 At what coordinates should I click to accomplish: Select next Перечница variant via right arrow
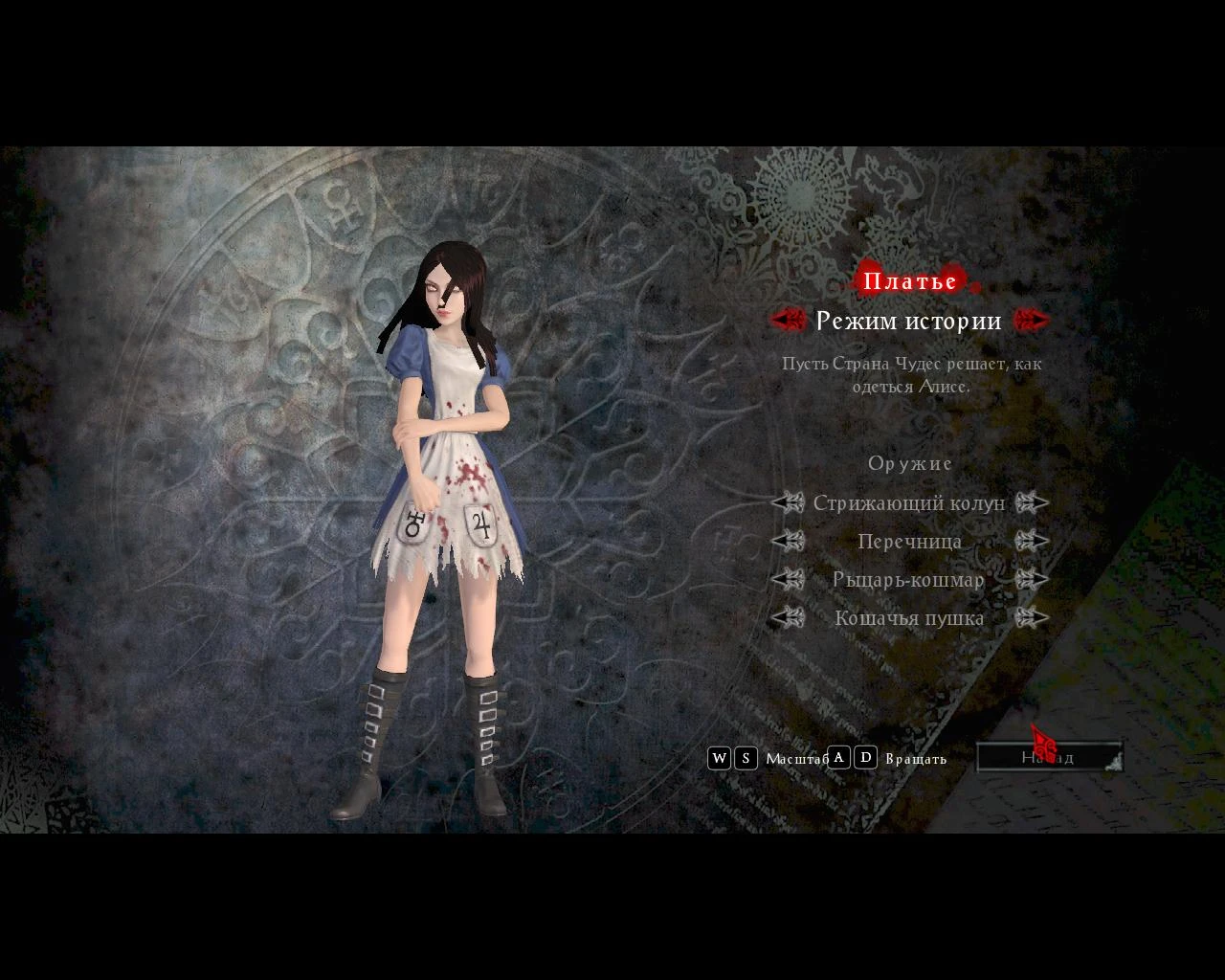point(1034,541)
